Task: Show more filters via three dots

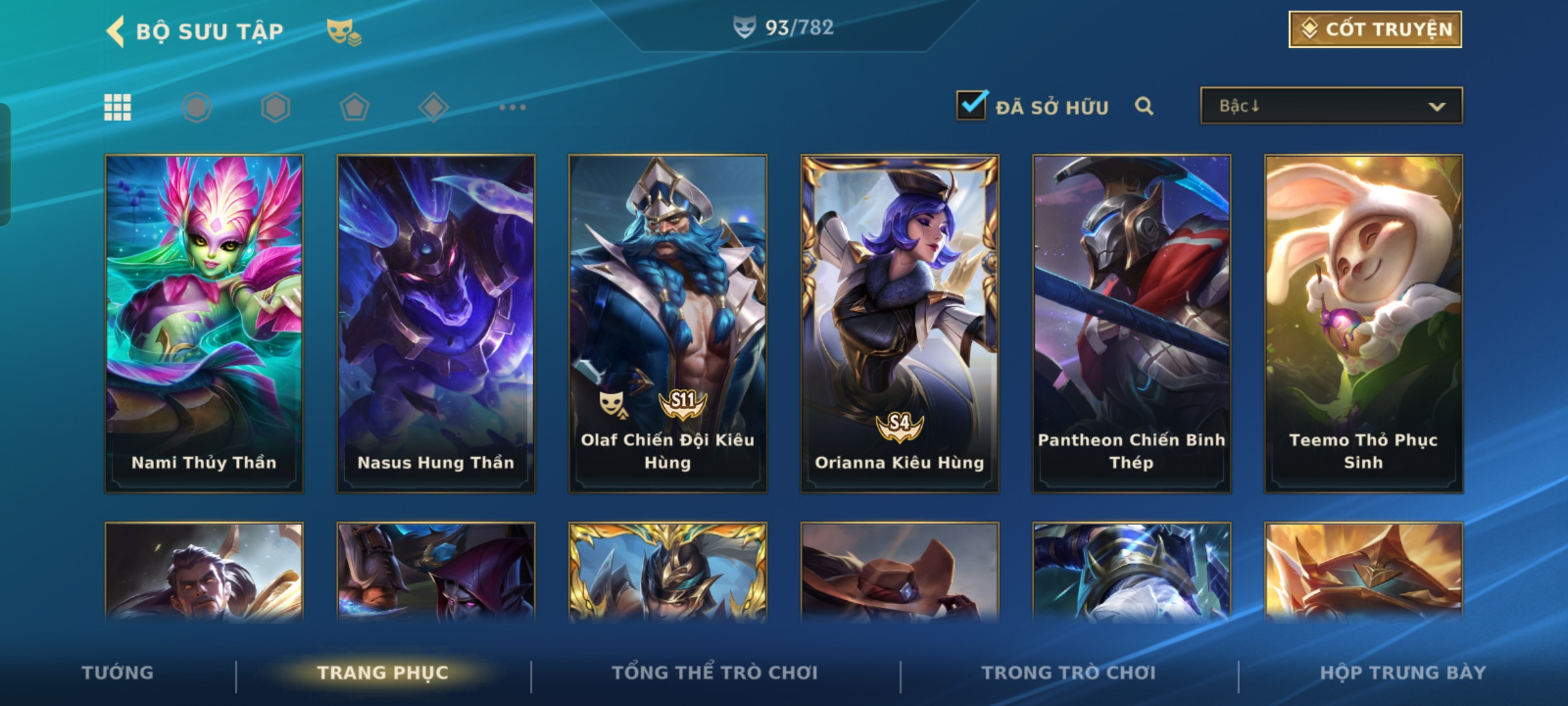Action: 512,107
